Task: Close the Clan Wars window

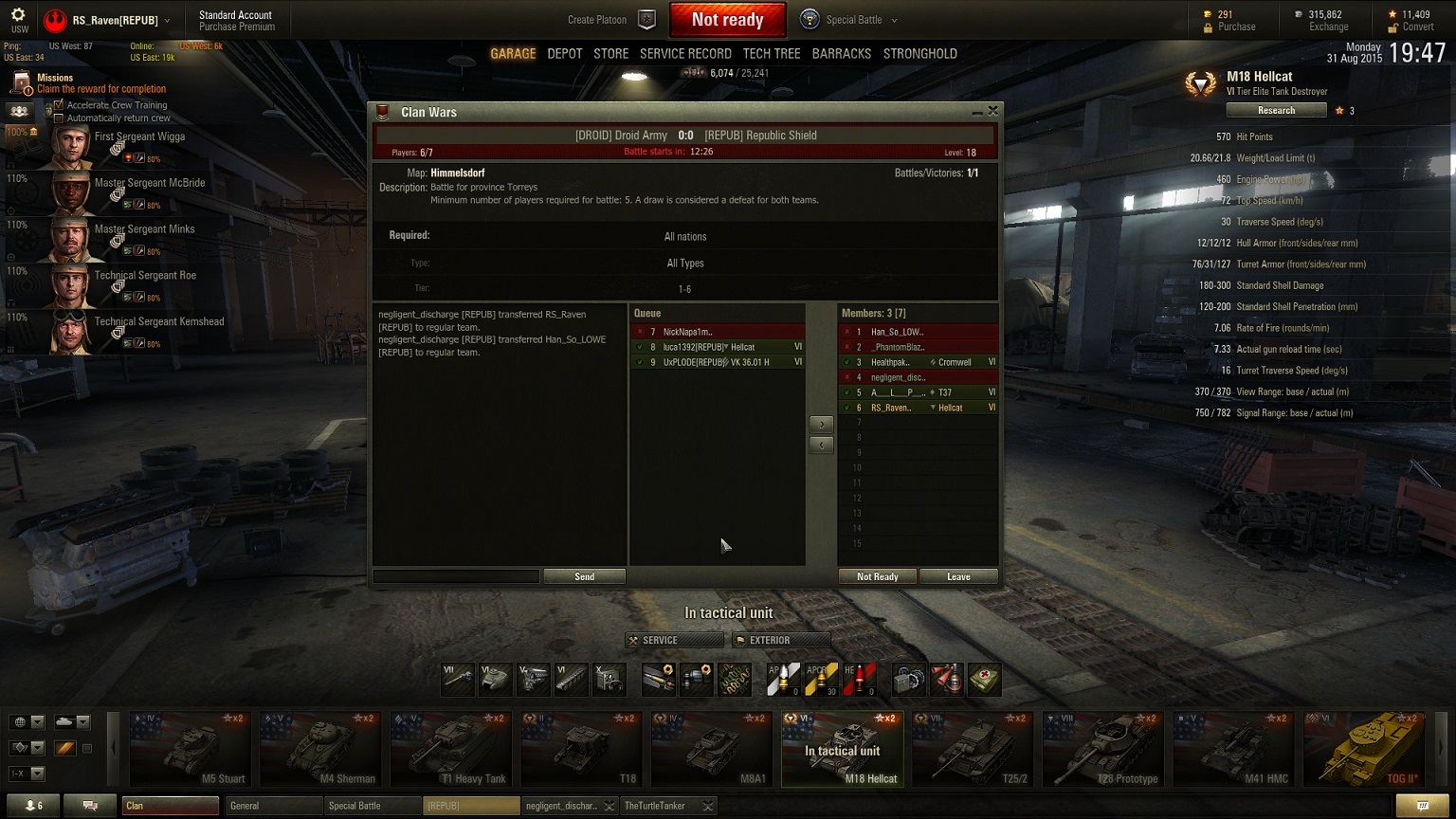Action: click(992, 111)
